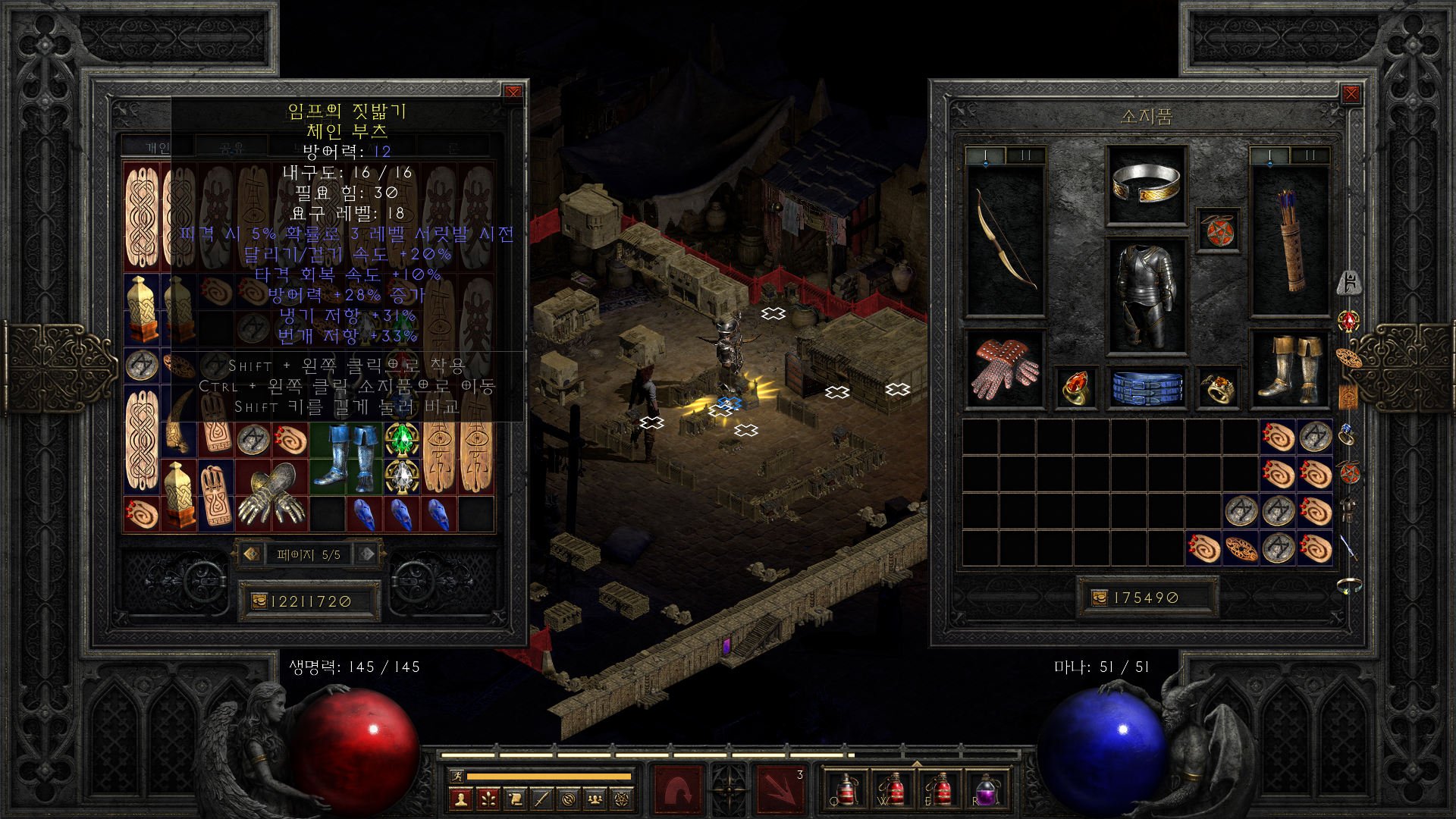Select the equipped blue belt
This screenshot has width=1456, height=819.
(x=1146, y=387)
